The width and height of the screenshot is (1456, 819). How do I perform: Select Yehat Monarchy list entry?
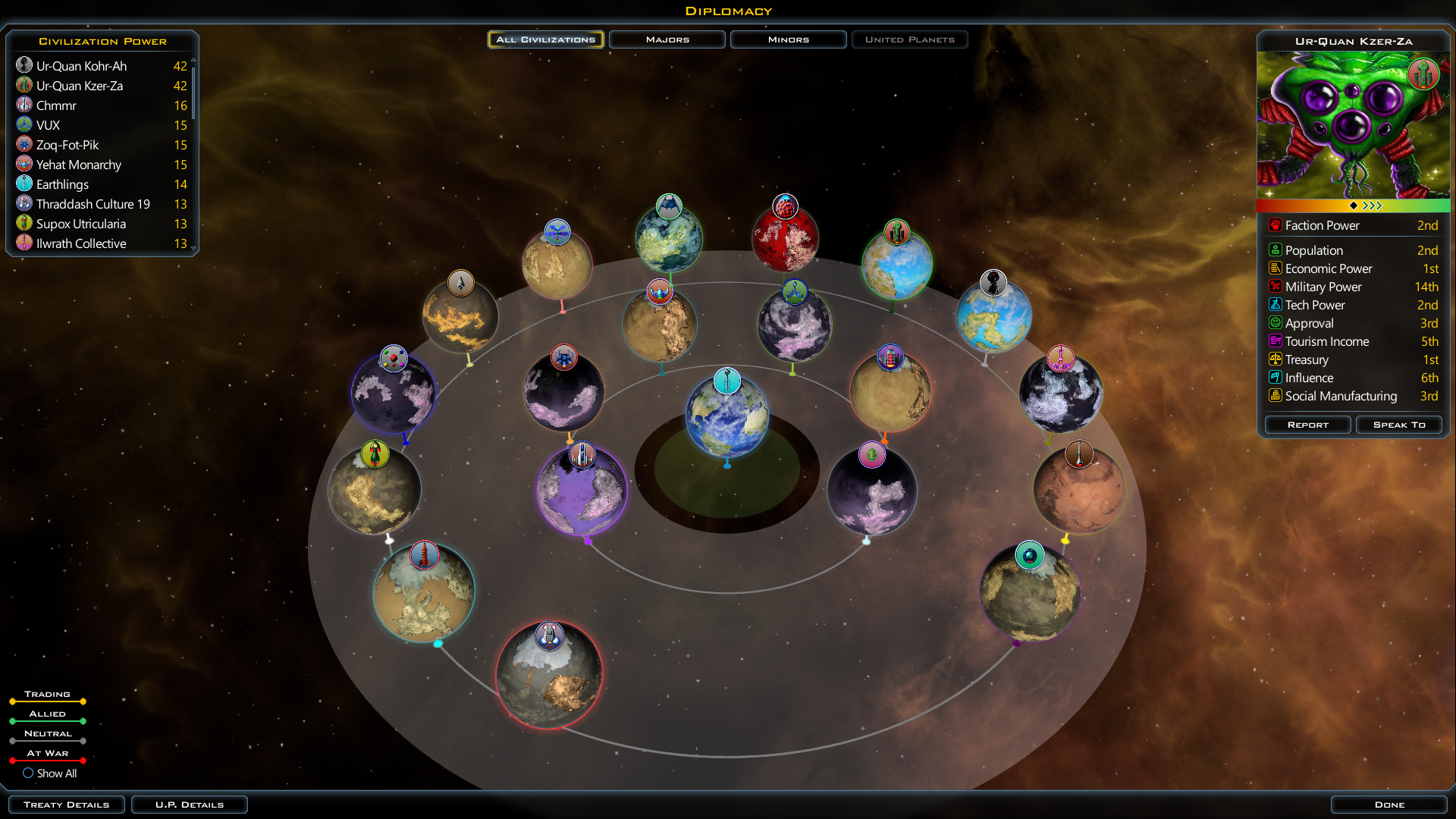coord(78,165)
